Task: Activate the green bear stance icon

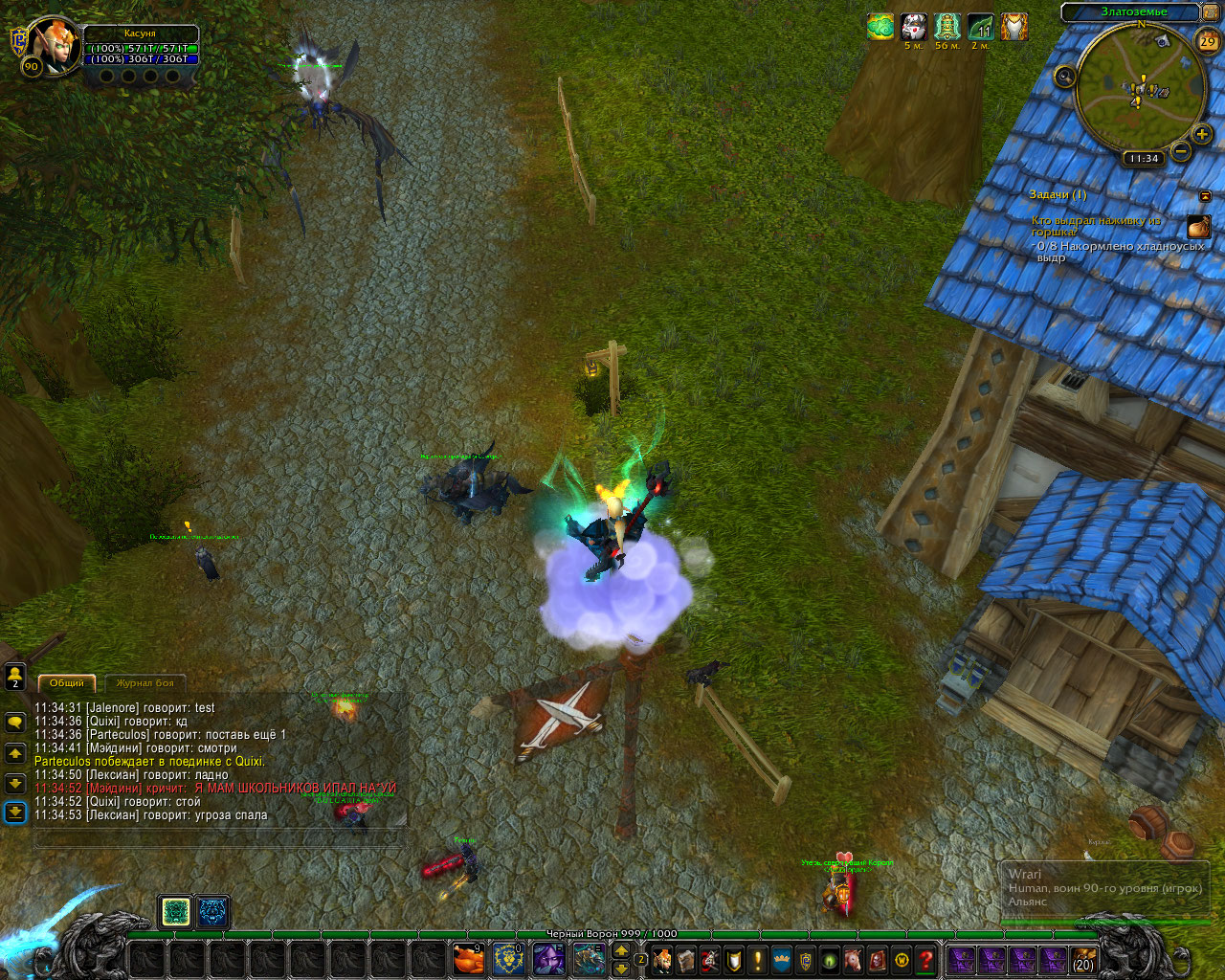Action: click(x=175, y=912)
